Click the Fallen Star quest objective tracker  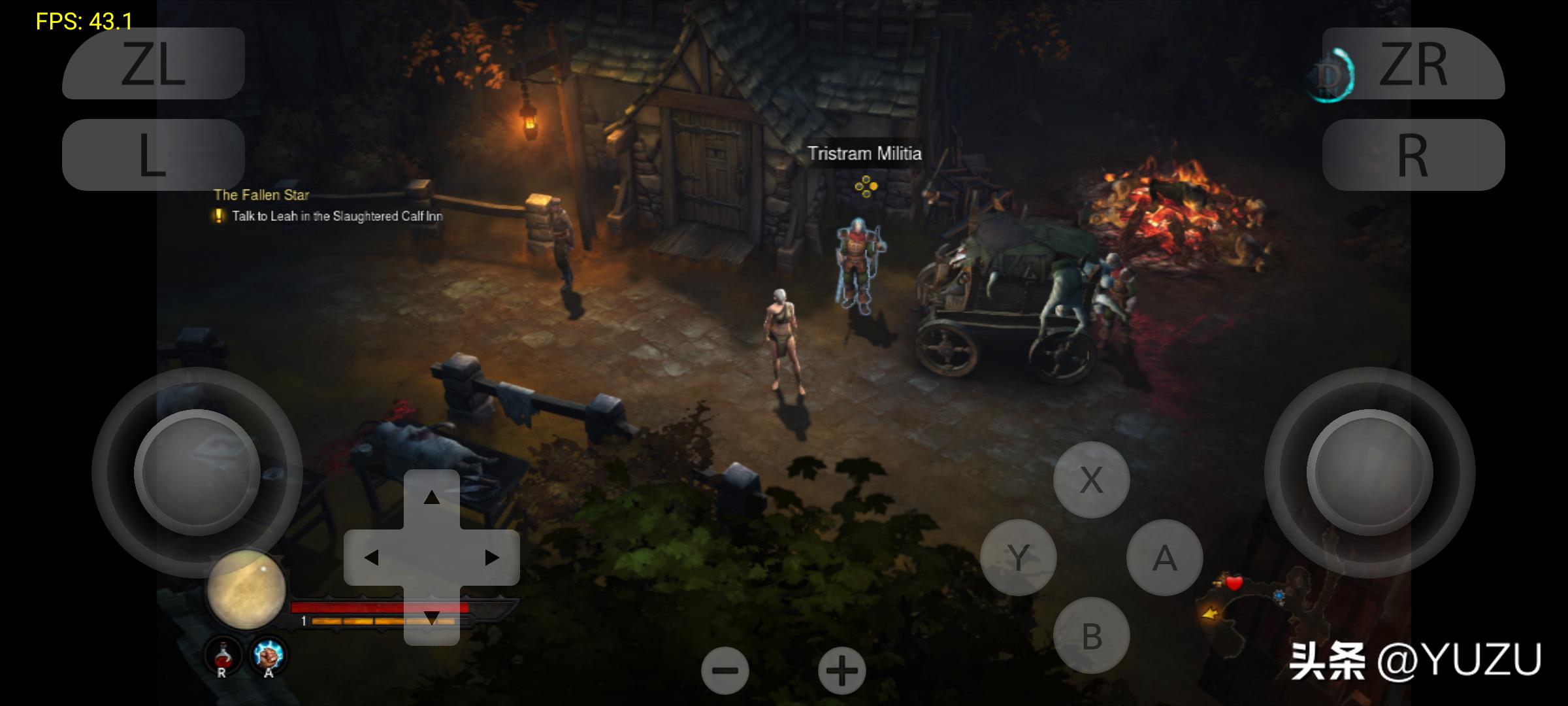(328, 207)
